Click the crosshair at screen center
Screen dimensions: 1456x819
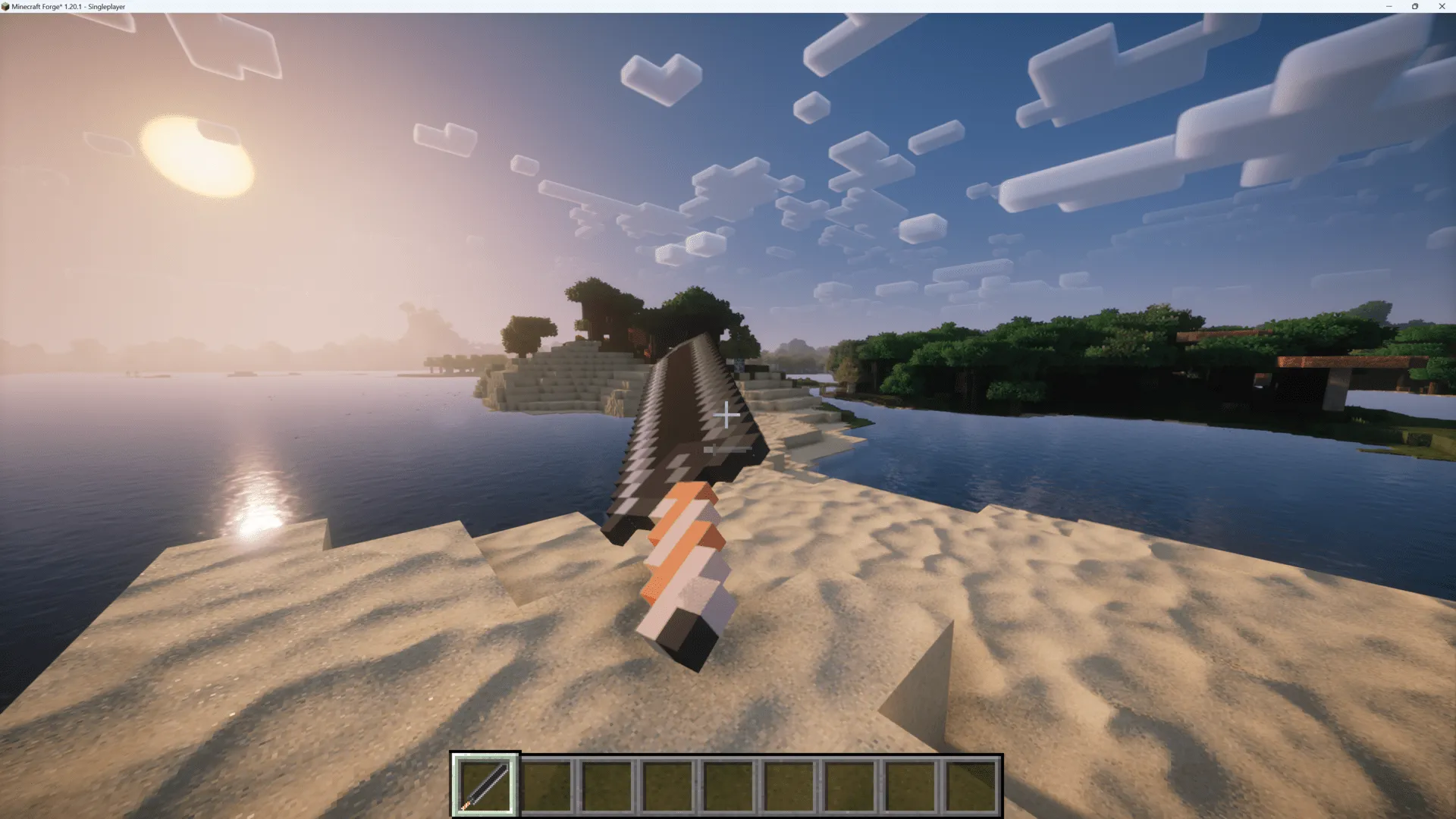[x=726, y=415]
